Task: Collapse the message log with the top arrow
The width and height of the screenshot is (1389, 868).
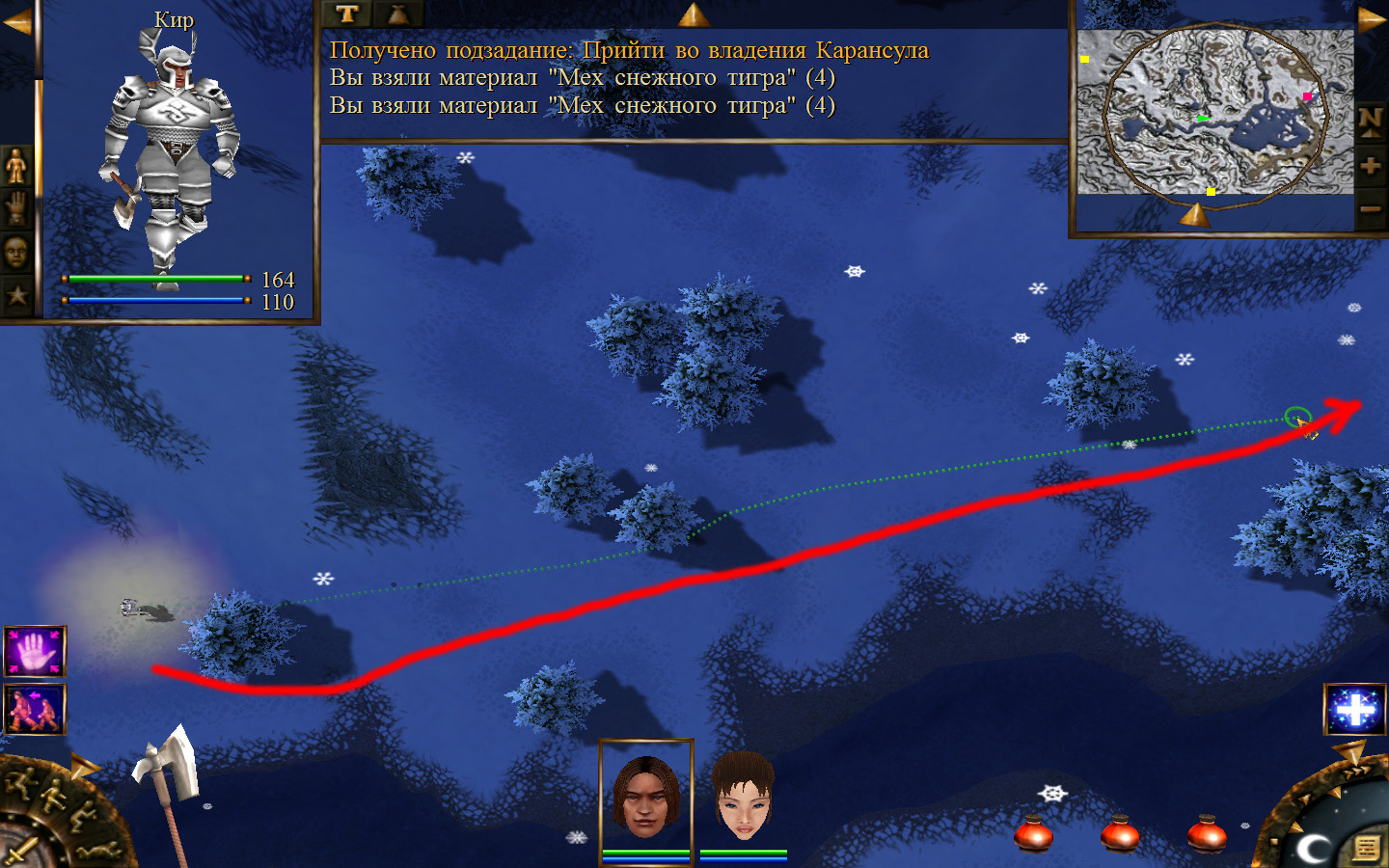Action: [x=694, y=14]
